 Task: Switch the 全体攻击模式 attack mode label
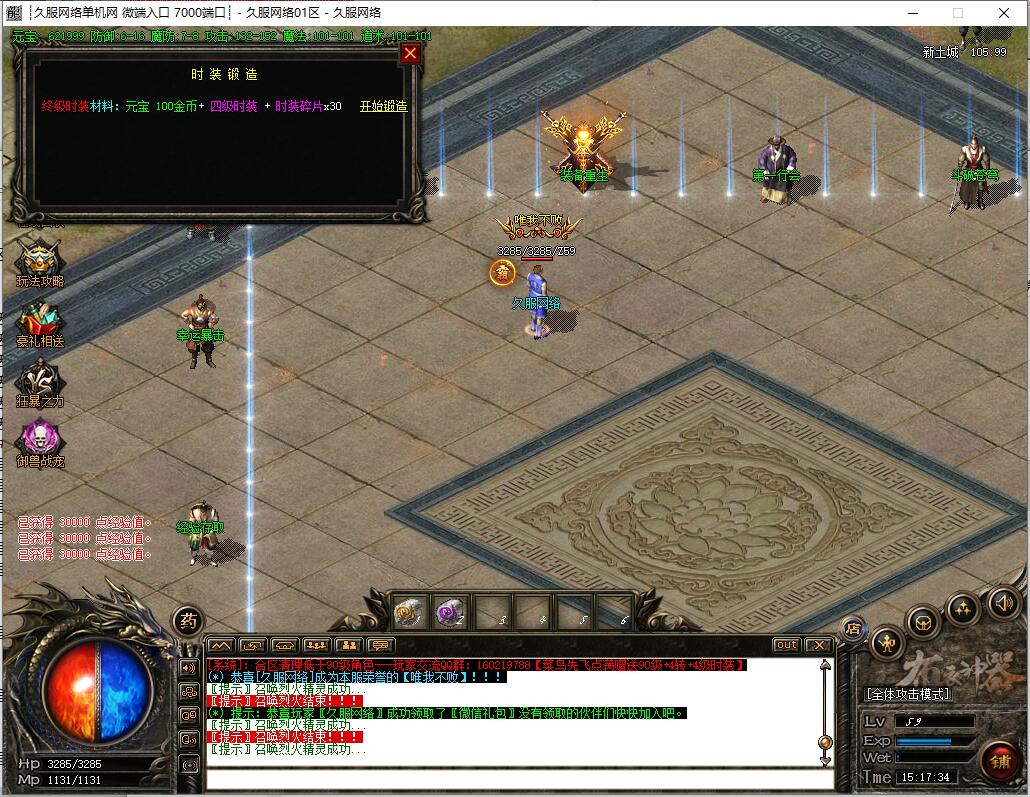click(x=907, y=694)
